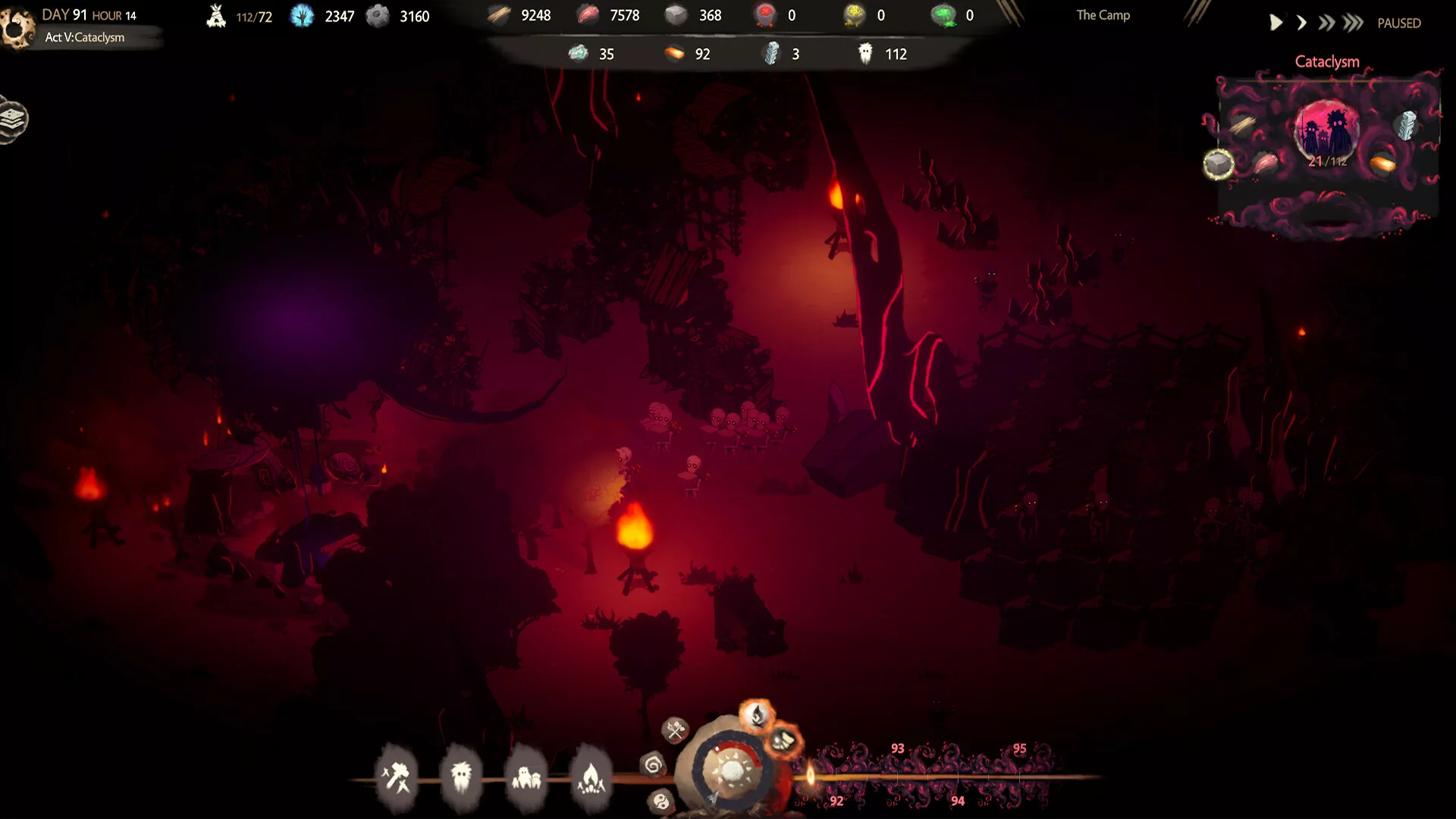Select the highlighted stone offering icon
Viewport: 1456px width, 819px height.
[1218, 164]
